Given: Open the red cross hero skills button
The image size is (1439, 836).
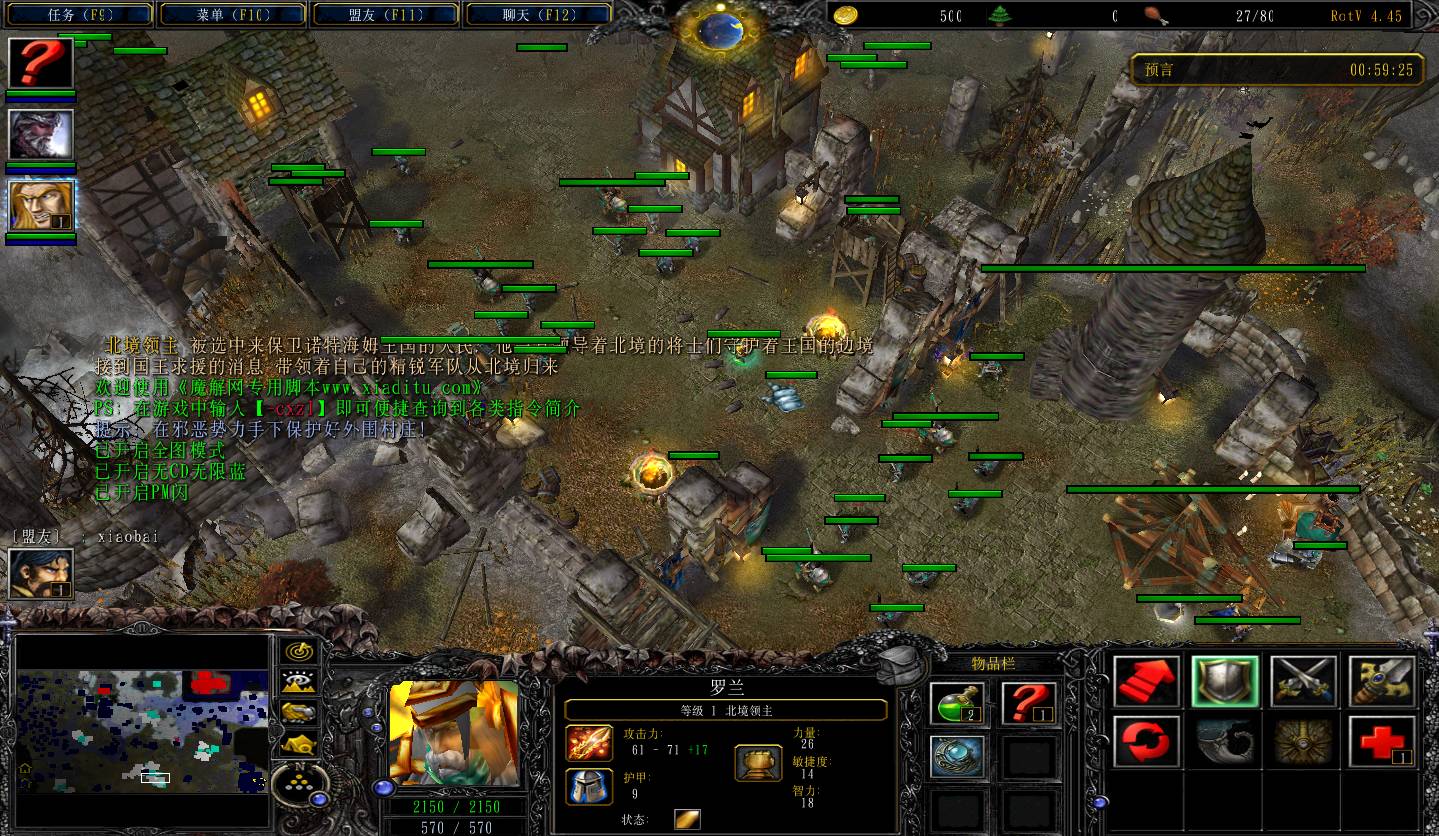Looking at the screenshot, I should click(x=1382, y=742).
